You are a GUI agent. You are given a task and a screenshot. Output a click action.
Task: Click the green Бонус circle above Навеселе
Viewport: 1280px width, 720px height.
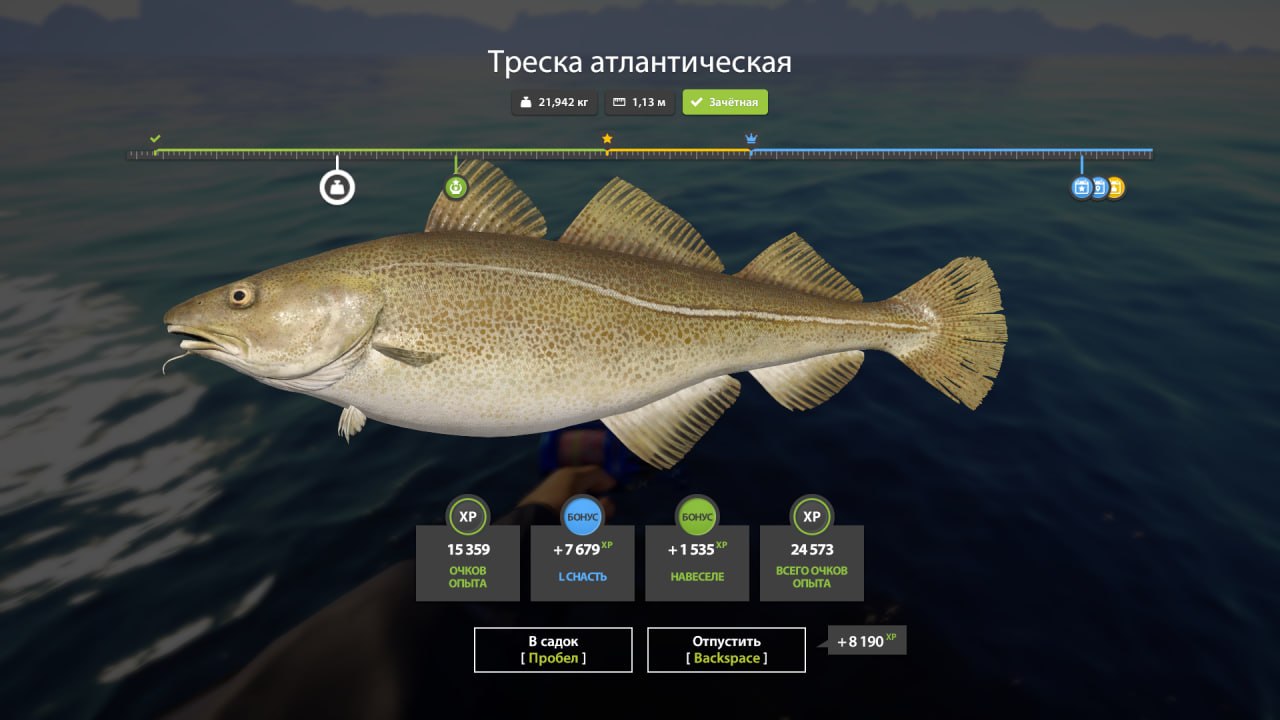pos(697,517)
